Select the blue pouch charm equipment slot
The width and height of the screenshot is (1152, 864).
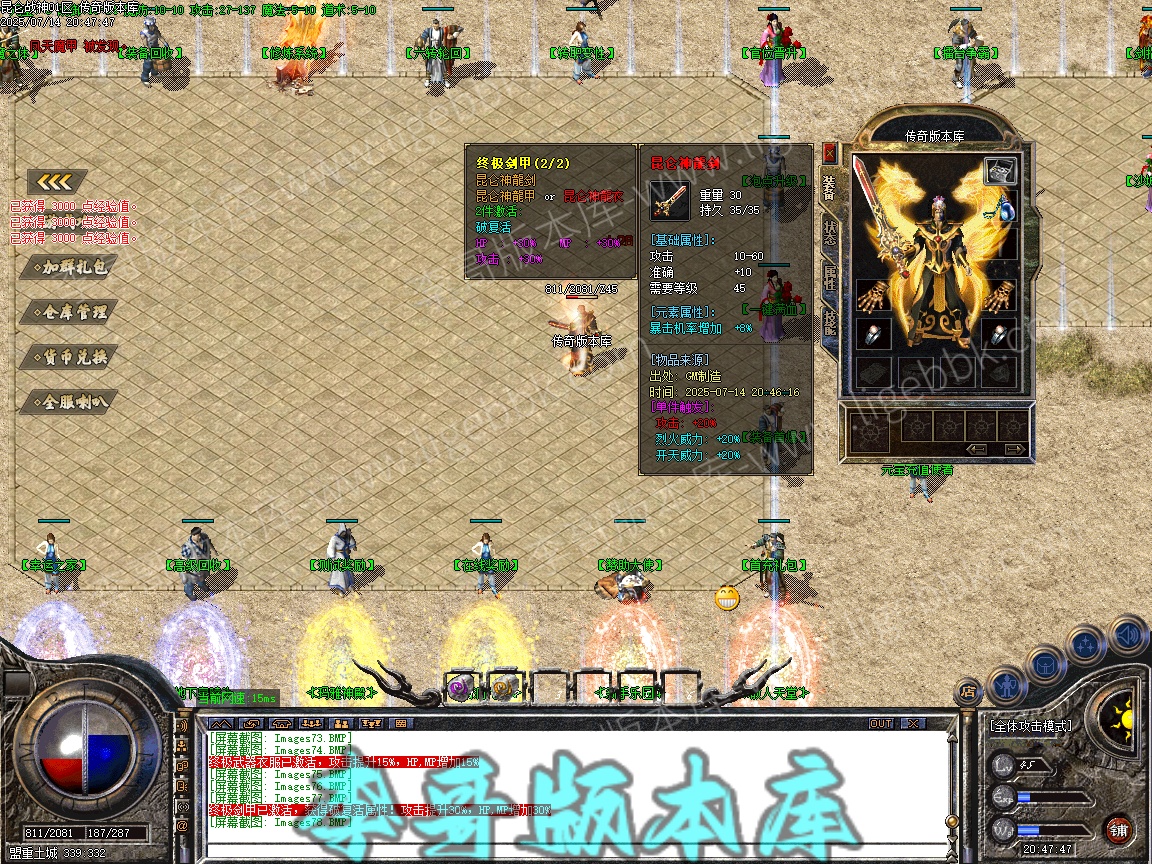[x=1004, y=211]
